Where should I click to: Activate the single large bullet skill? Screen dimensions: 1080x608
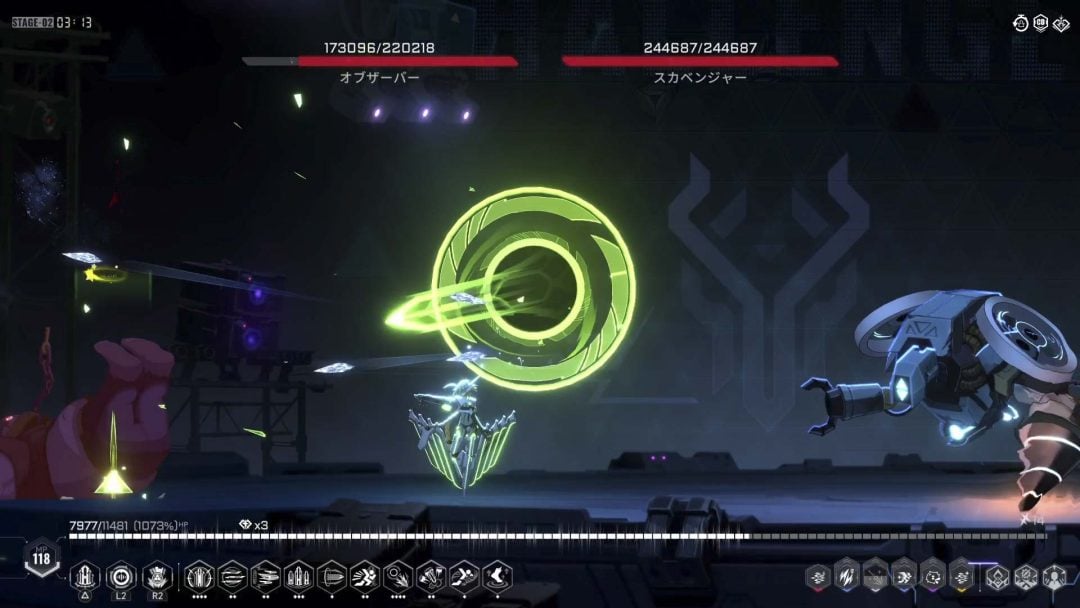[330, 576]
